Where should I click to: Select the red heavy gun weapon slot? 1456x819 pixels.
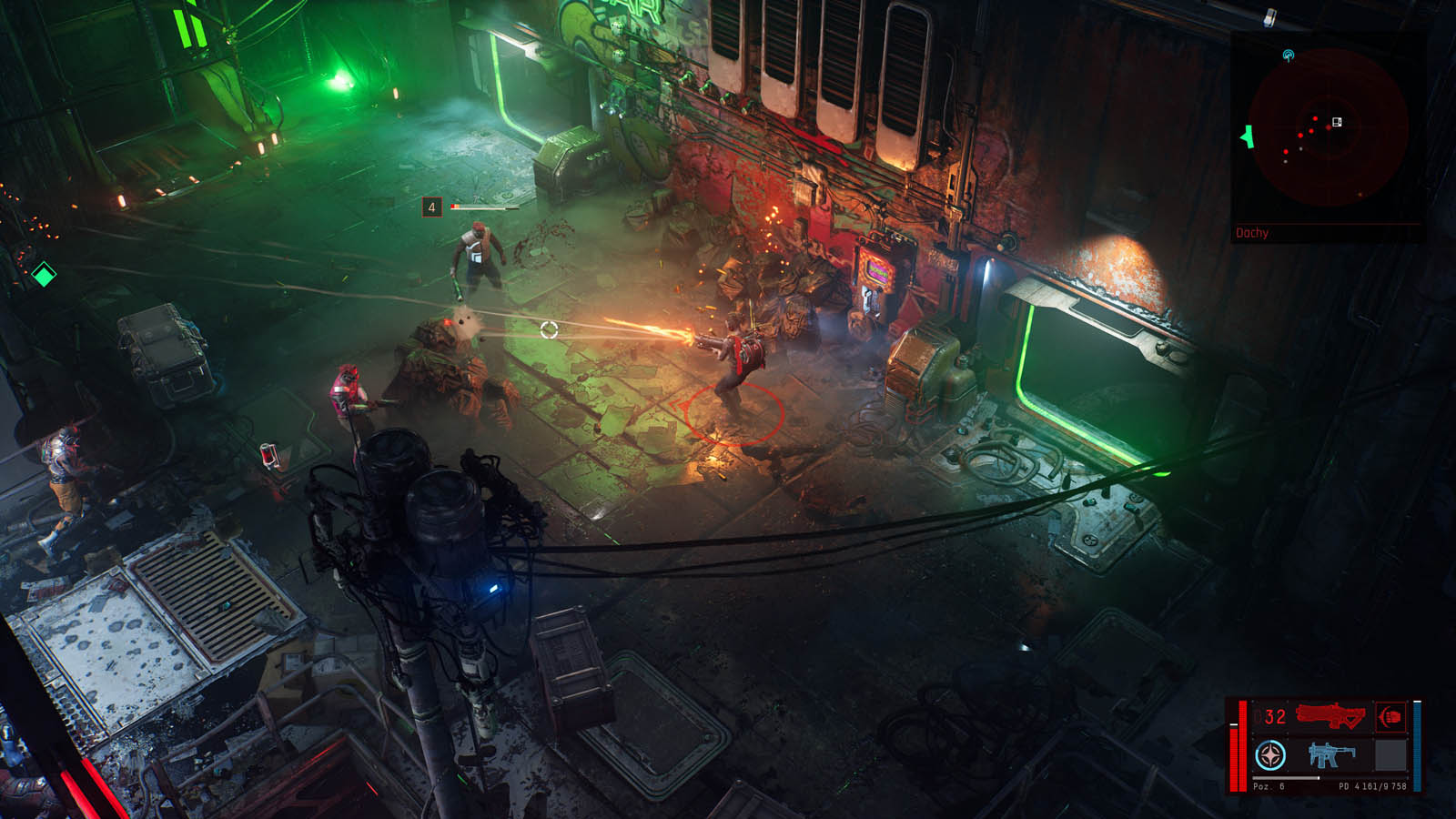click(1330, 717)
